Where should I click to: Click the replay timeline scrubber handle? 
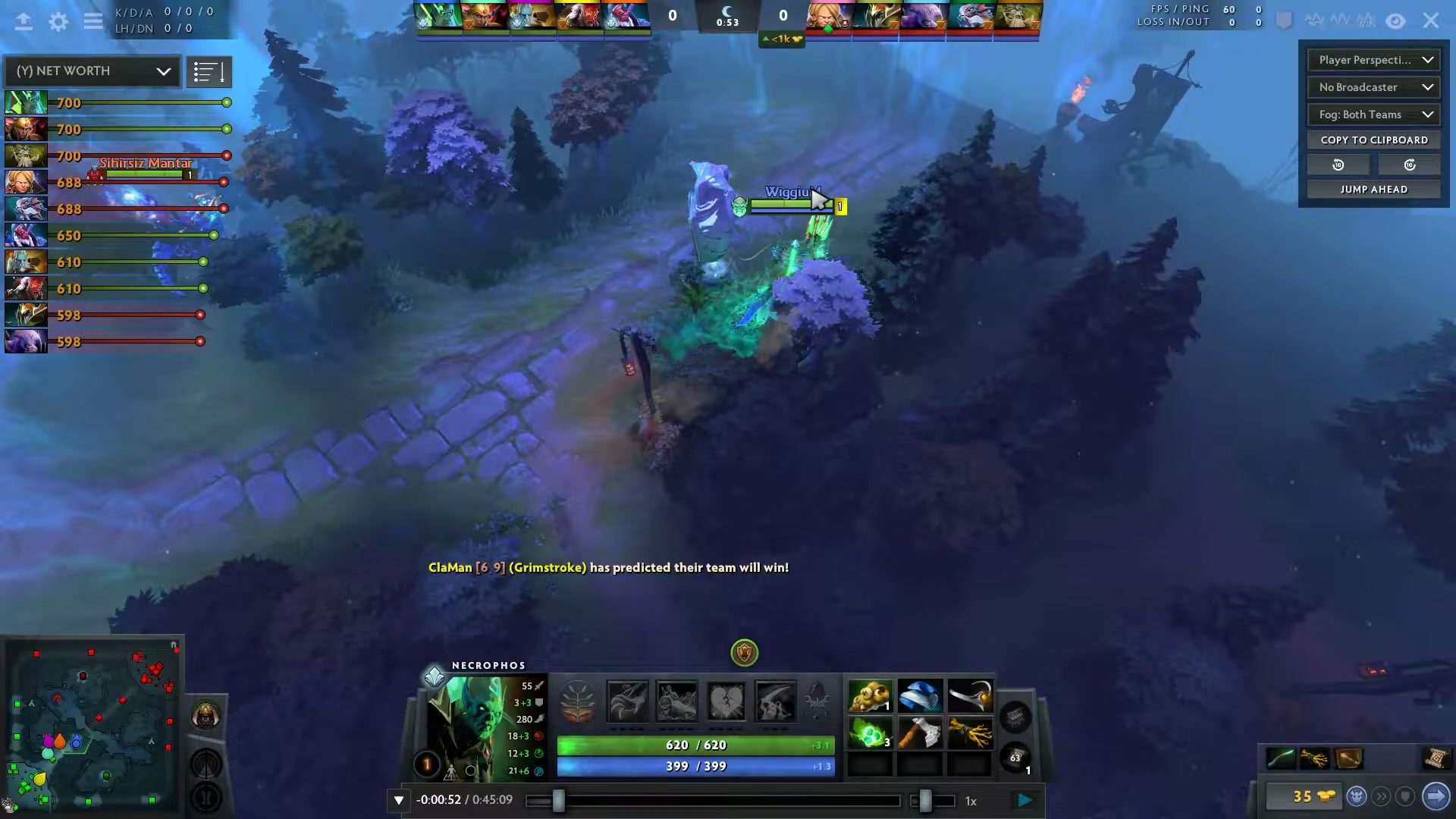click(559, 800)
